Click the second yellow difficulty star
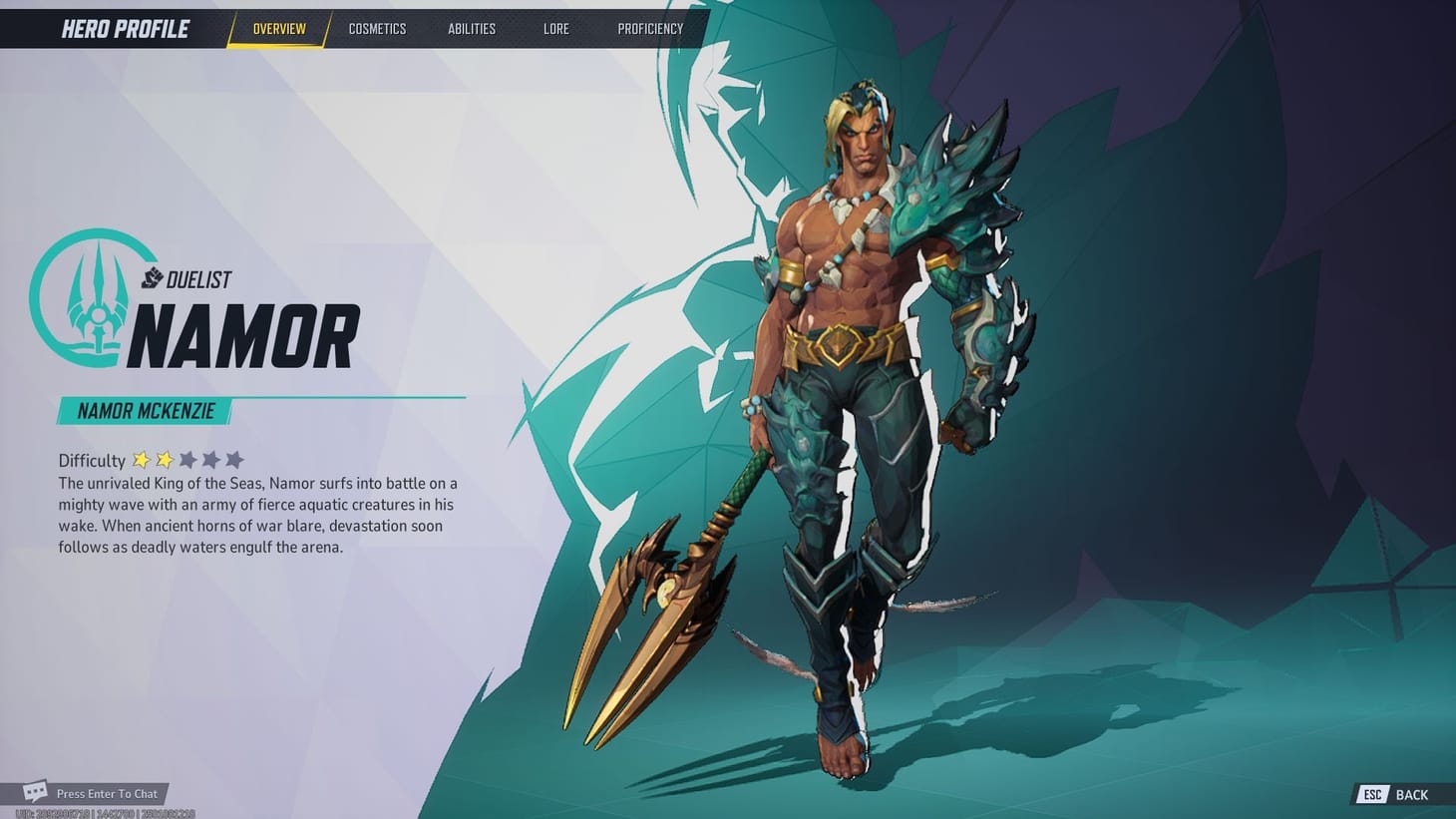The width and height of the screenshot is (1456, 819). click(164, 460)
